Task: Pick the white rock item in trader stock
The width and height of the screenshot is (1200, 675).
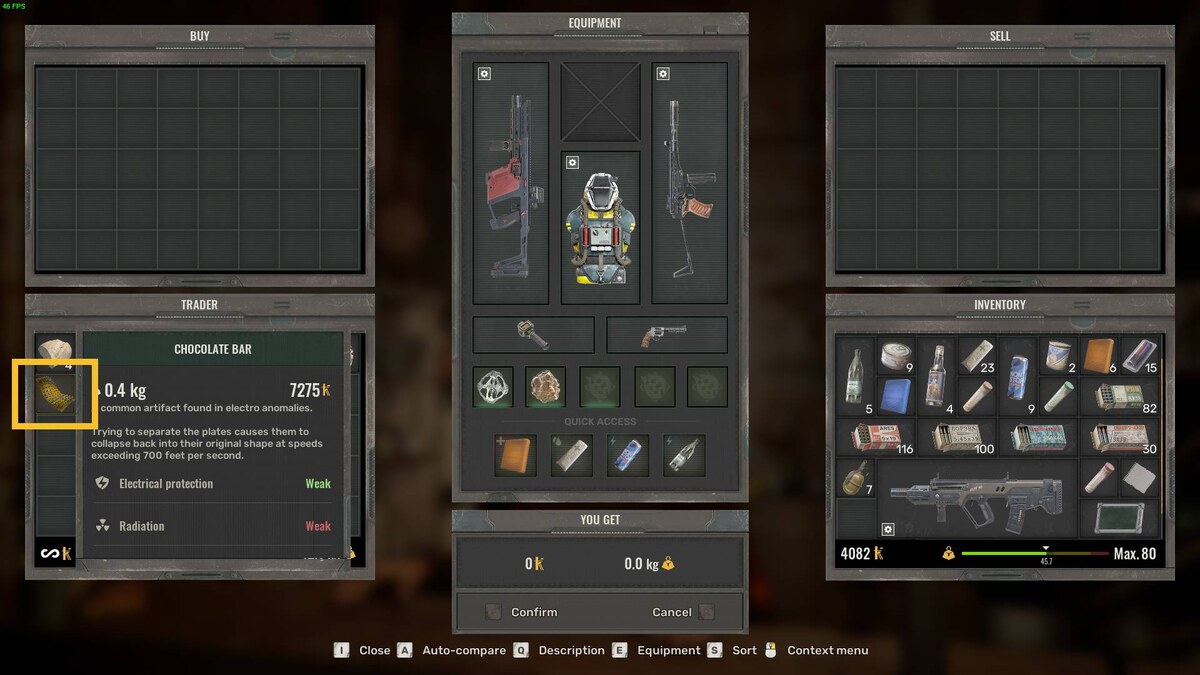Action: pos(54,350)
